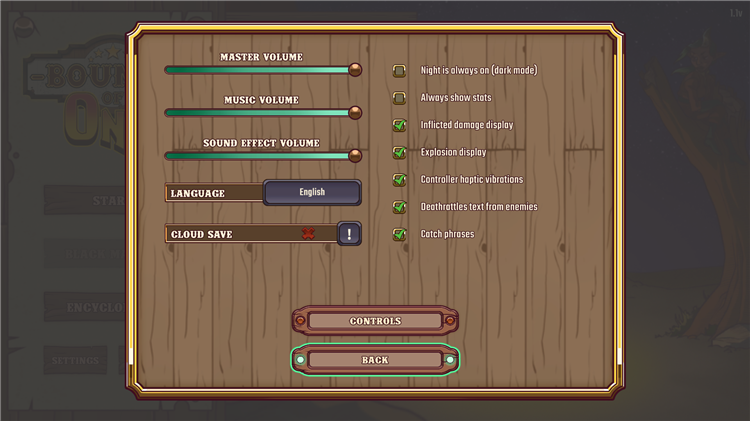This screenshot has height=421, width=750.
Task: Enable Night is always on dark mode
Action: pyautogui.click(x=400, y=71)
